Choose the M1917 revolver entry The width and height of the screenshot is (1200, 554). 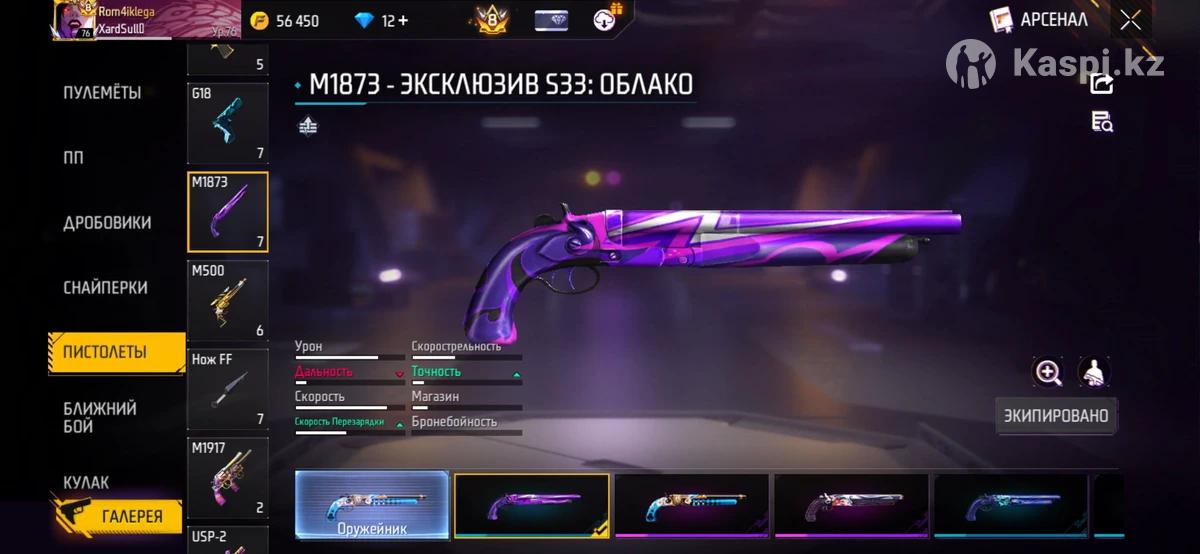(x=228, y=476)
